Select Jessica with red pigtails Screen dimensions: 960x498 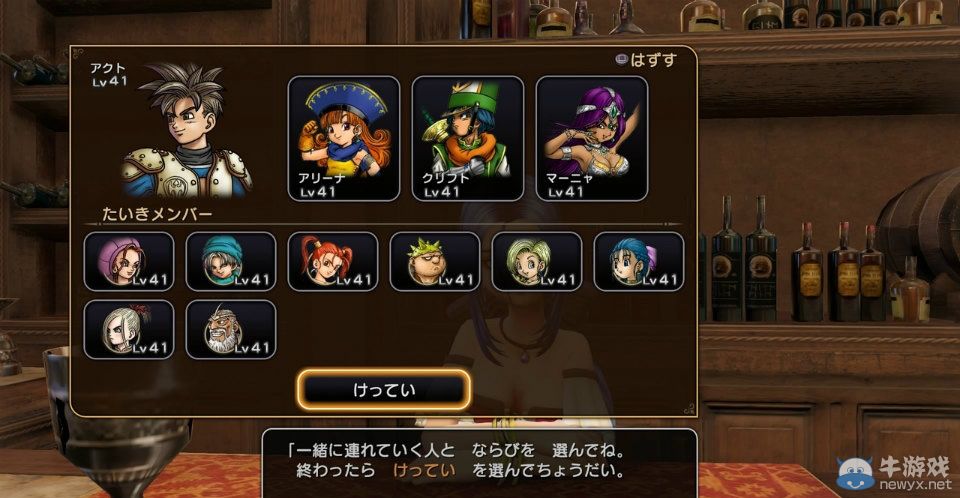[333, 261]
